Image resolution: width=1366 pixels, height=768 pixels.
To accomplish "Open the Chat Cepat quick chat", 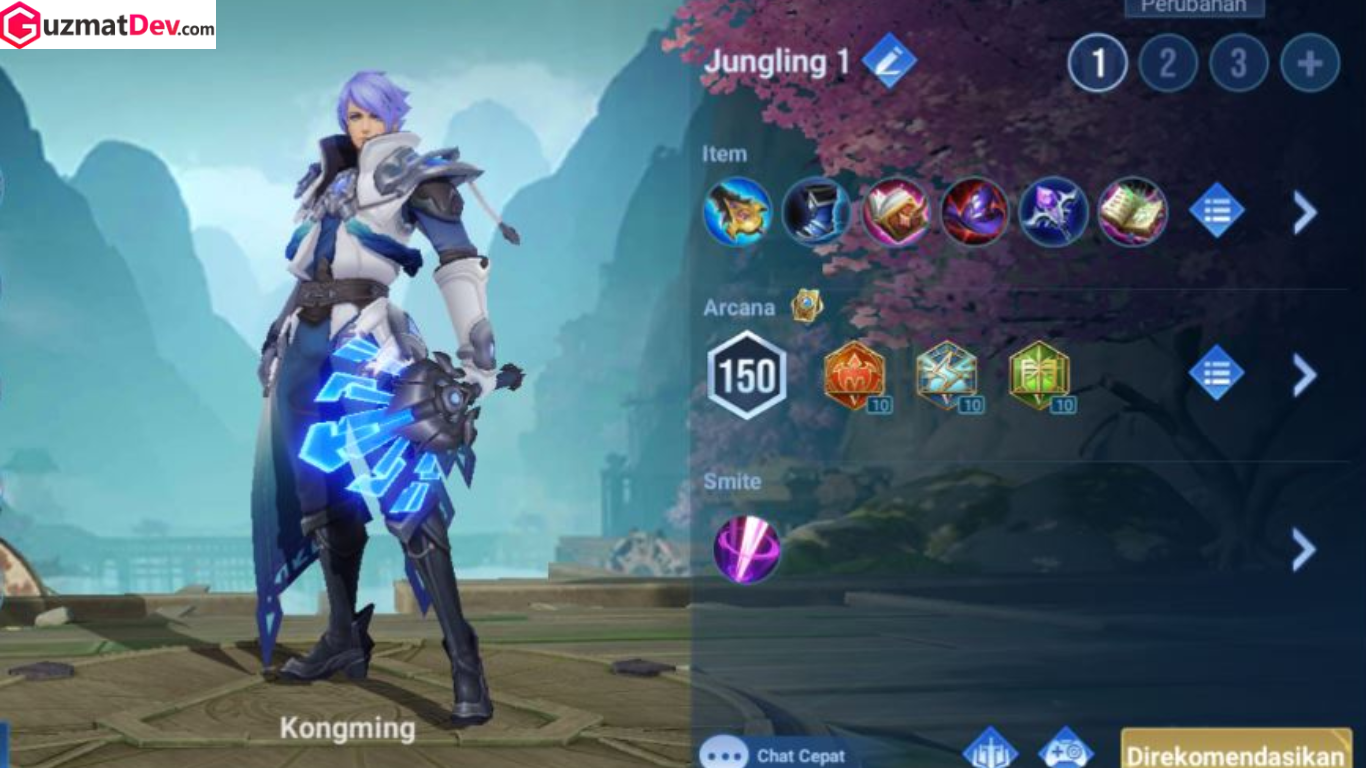I will pyautogui.click(x=775, y=755).
